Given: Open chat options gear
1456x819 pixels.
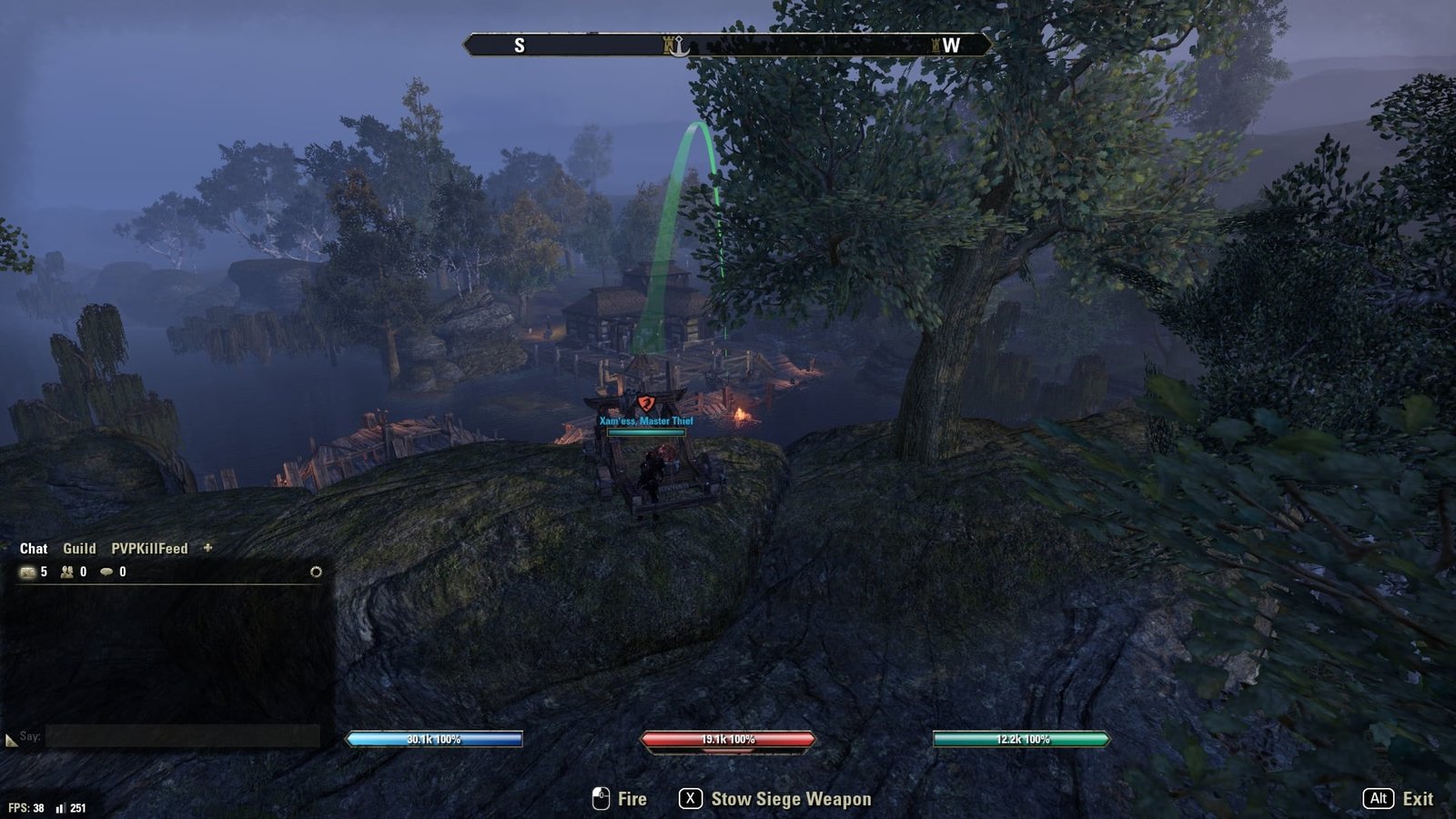Looking at the screenshot, I should [316, 572].
